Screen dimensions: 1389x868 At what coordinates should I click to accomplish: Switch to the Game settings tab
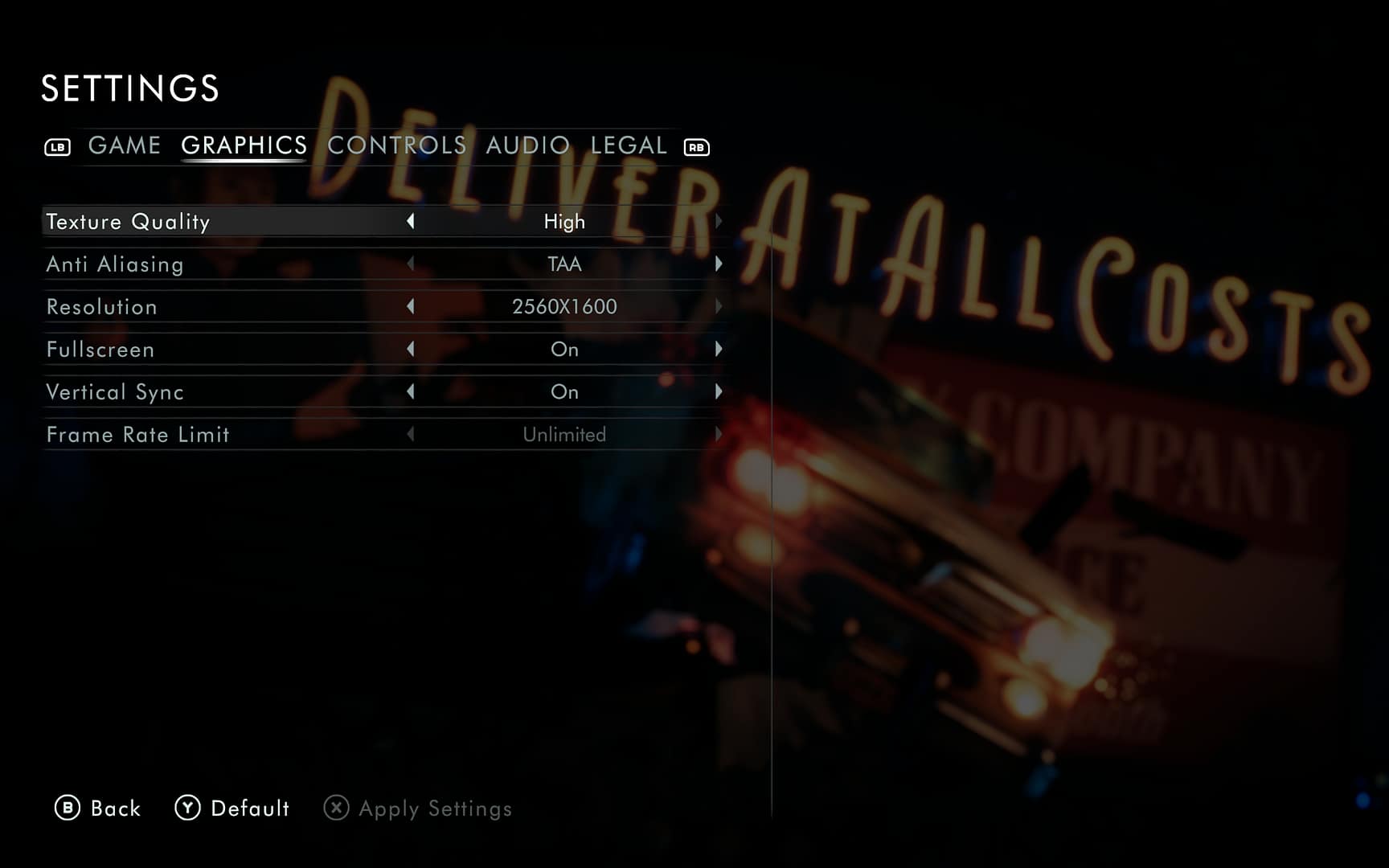125,145
